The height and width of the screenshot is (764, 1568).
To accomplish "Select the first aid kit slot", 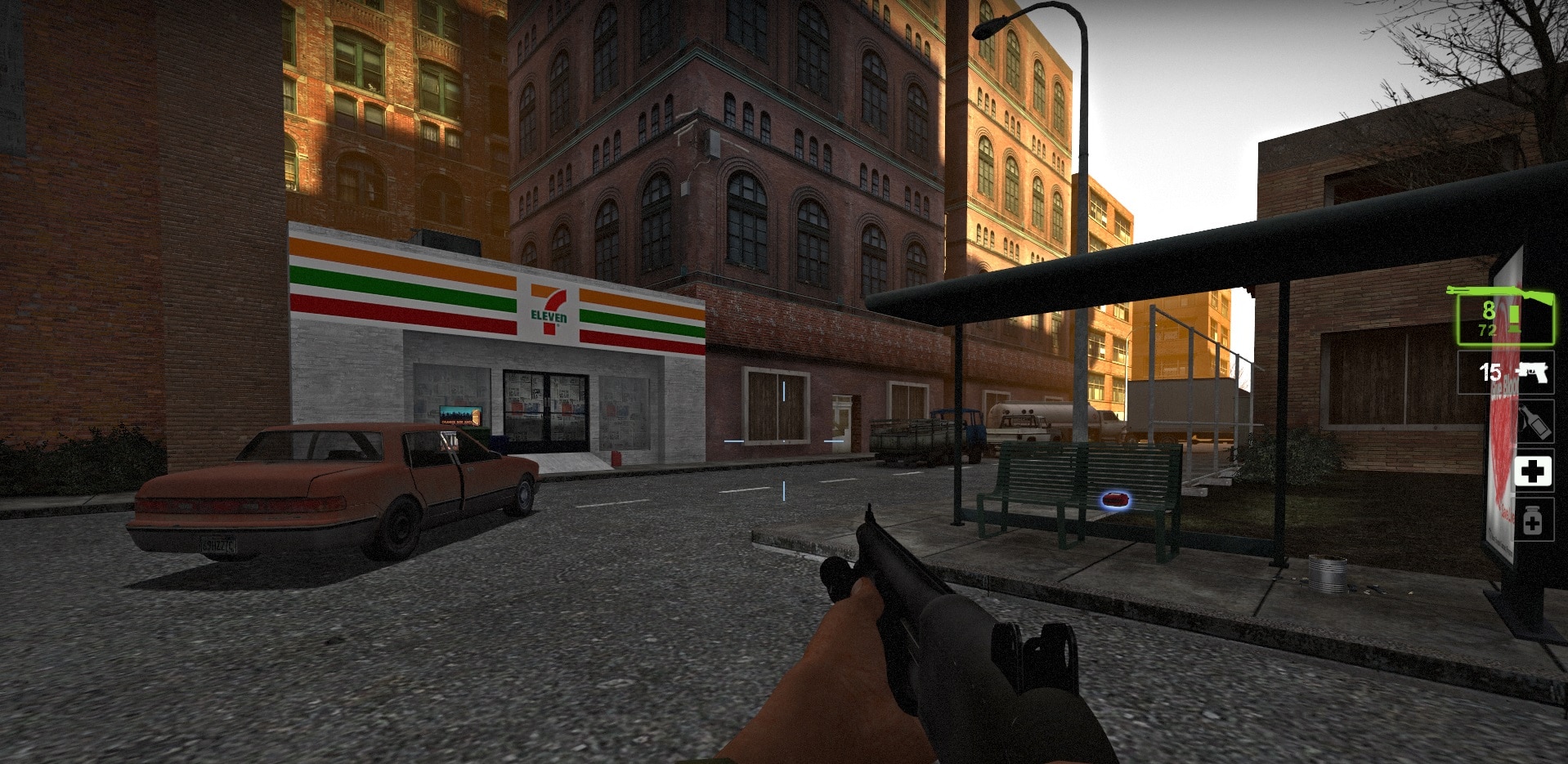I will [1533, 471].
